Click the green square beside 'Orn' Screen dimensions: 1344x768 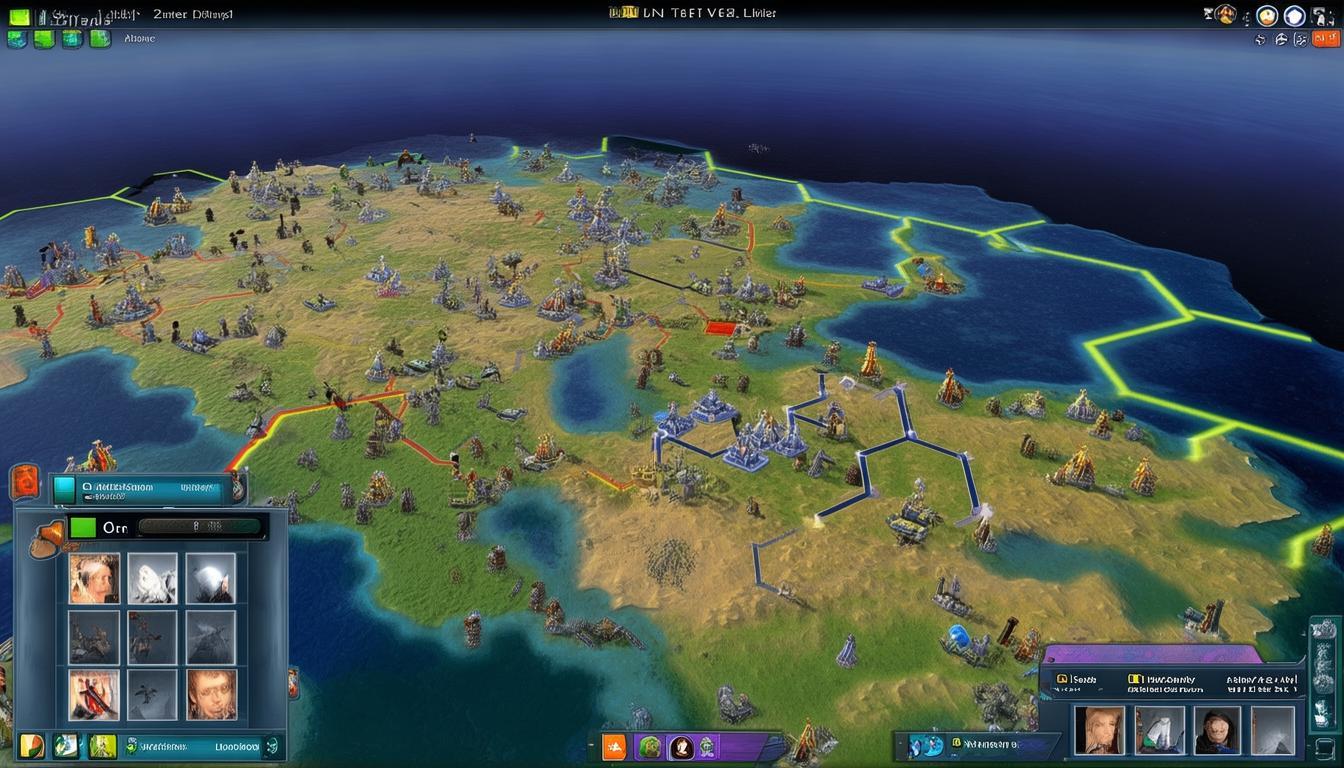(x=82, y=527)
